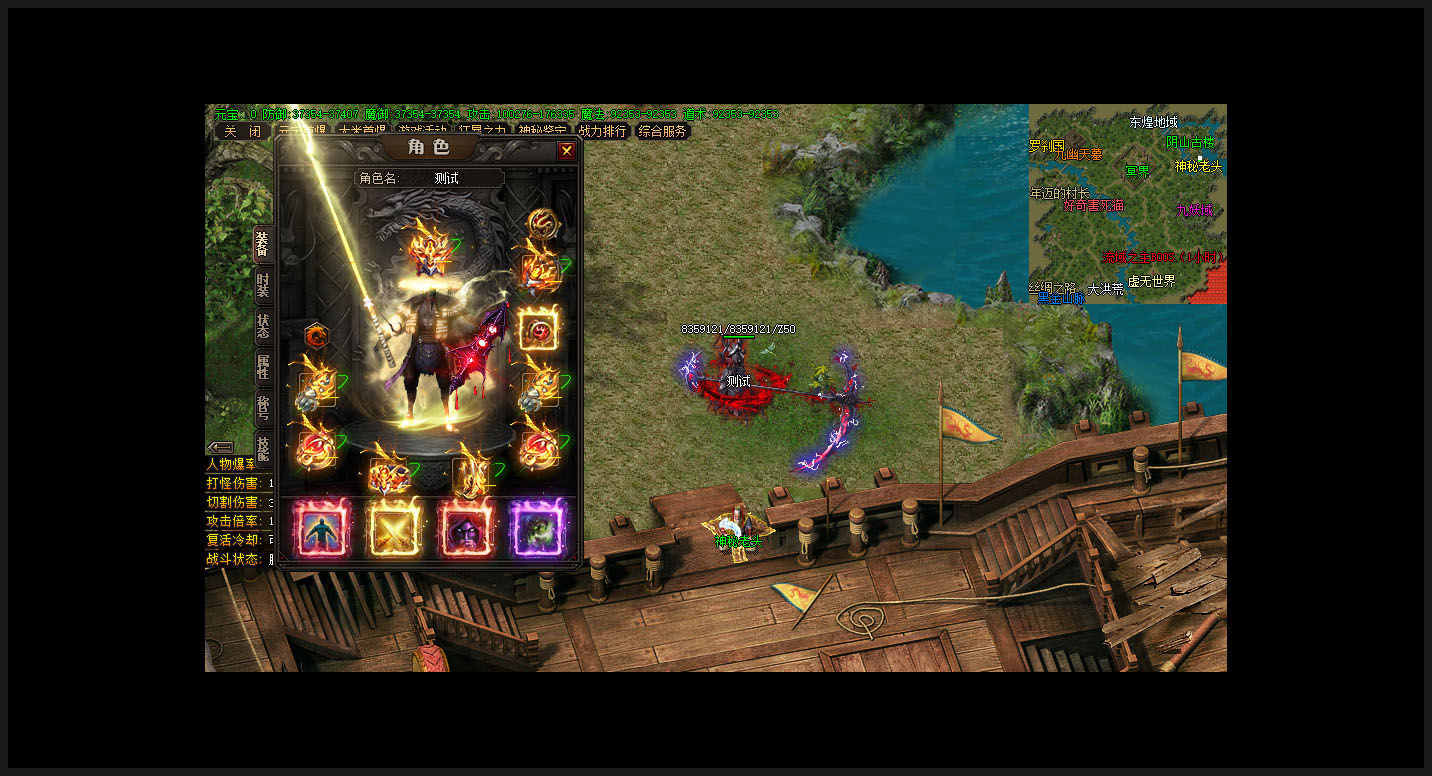
Task: Select the 称号 titles tab
Action: tap(262, 408)
